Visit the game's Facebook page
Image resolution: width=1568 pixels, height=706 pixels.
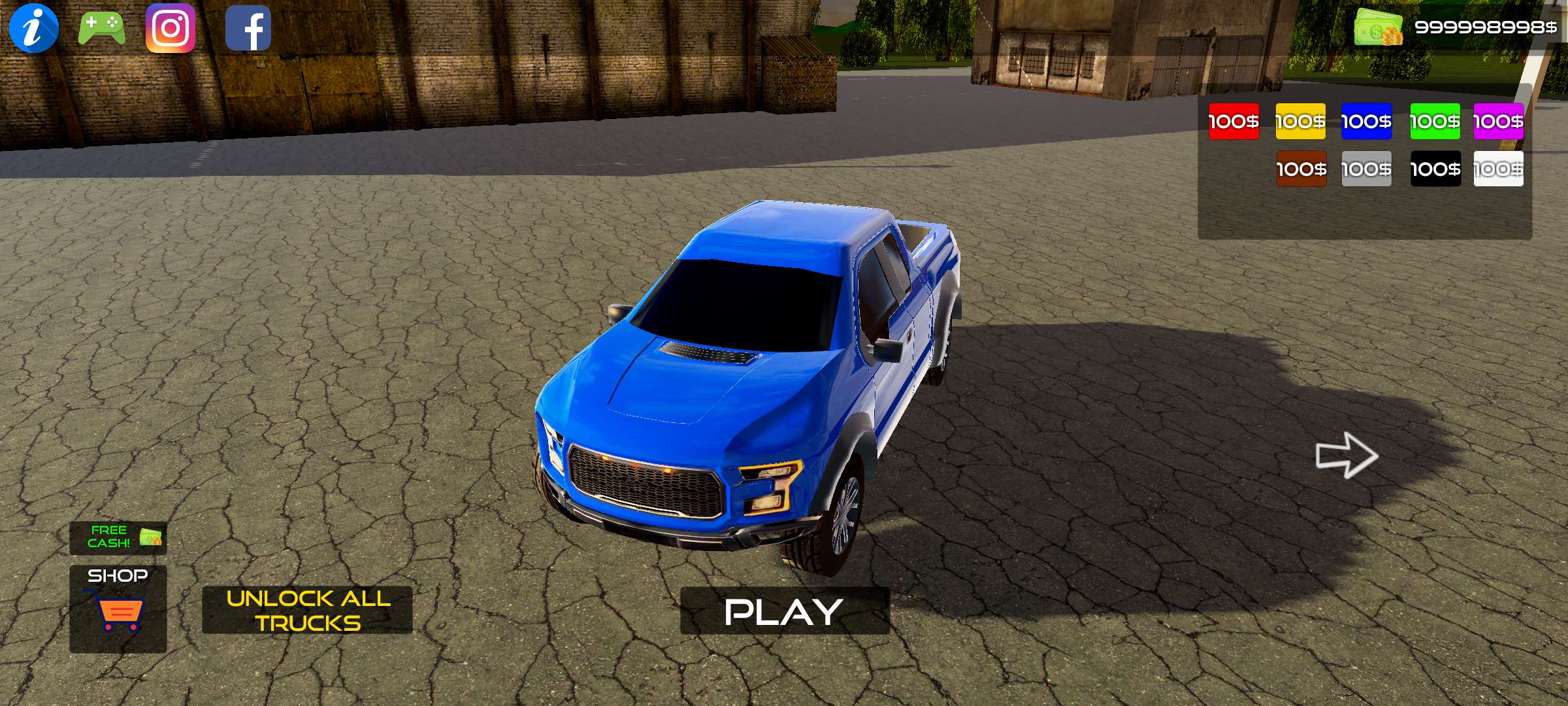pos(250,28)
